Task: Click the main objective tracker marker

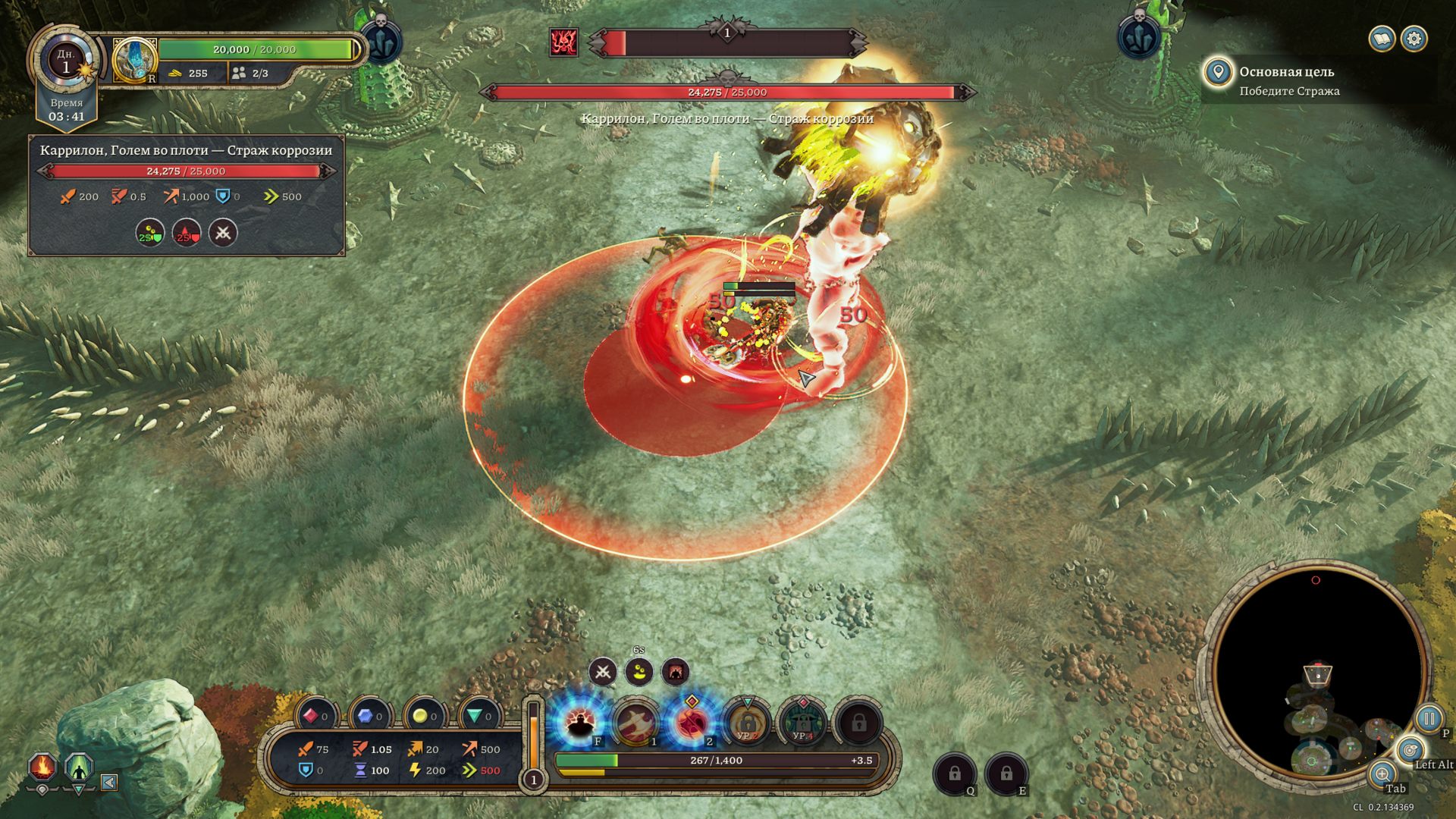Action: [1218, 73]
